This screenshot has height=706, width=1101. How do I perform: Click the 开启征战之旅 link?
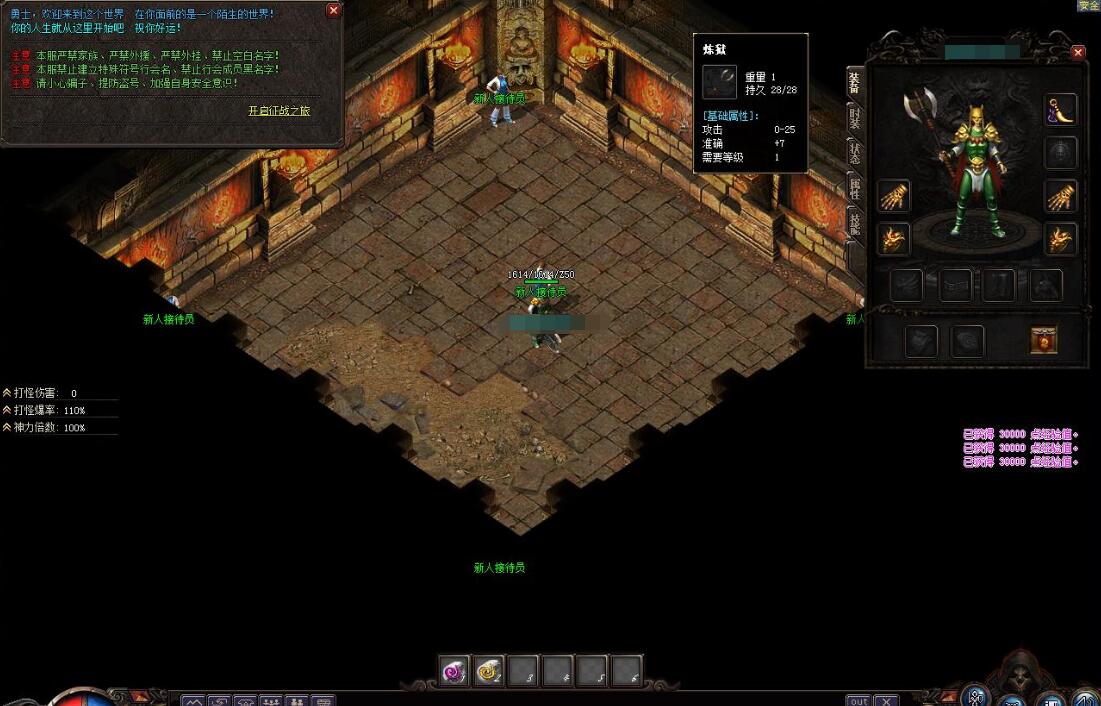click(279, 111)
